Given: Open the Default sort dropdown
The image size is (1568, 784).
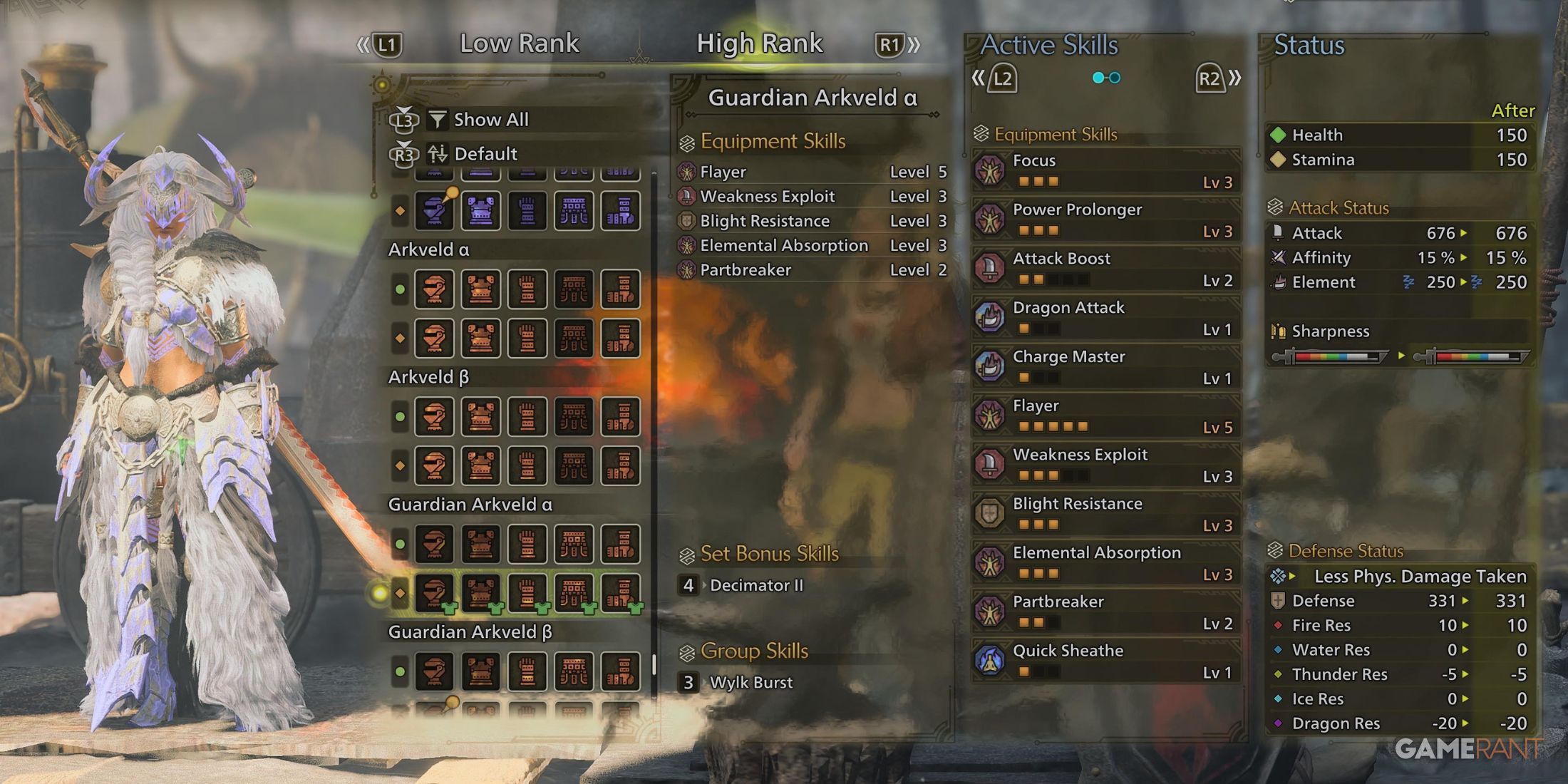Looking at the screenshot, I should point(485,153).
